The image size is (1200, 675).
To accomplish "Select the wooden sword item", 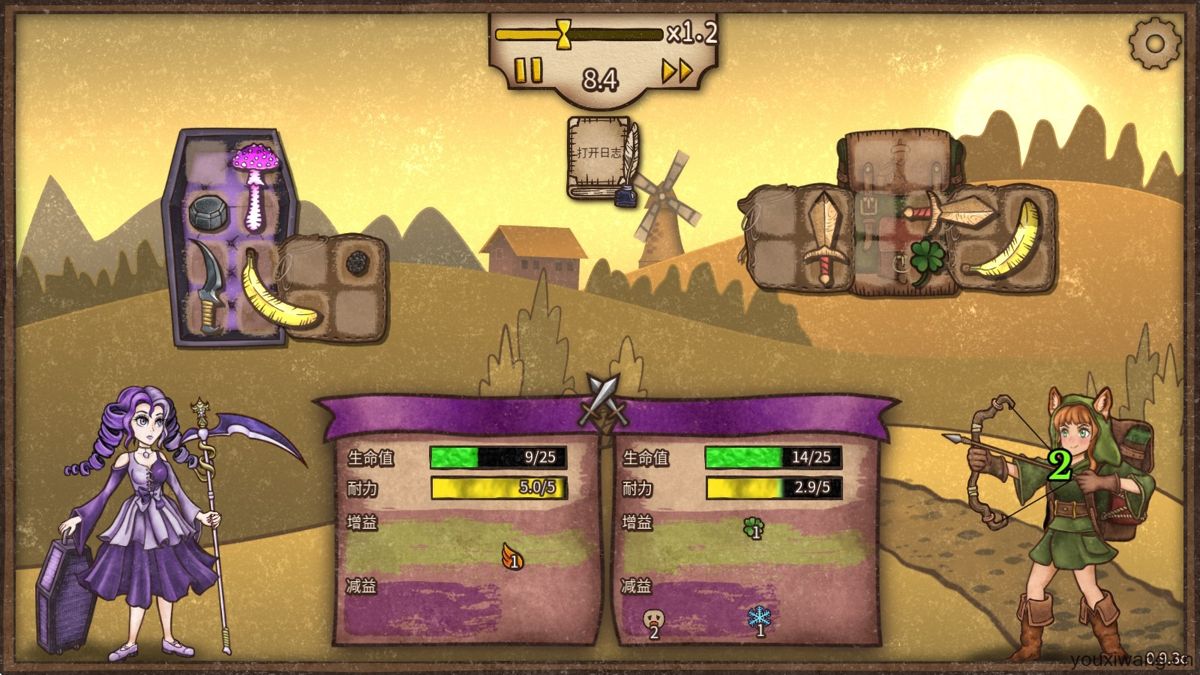I will click(x=824, y=237).
